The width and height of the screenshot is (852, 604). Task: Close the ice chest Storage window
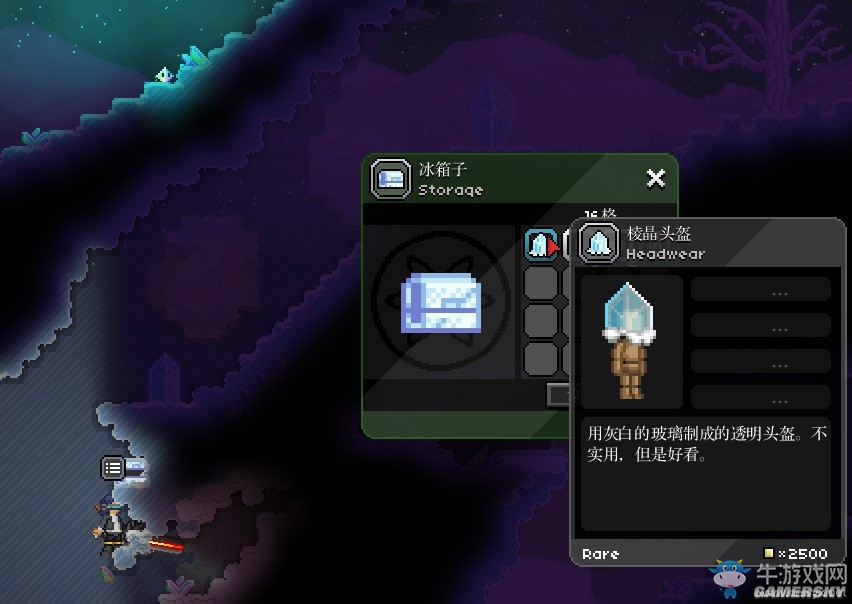655,179
